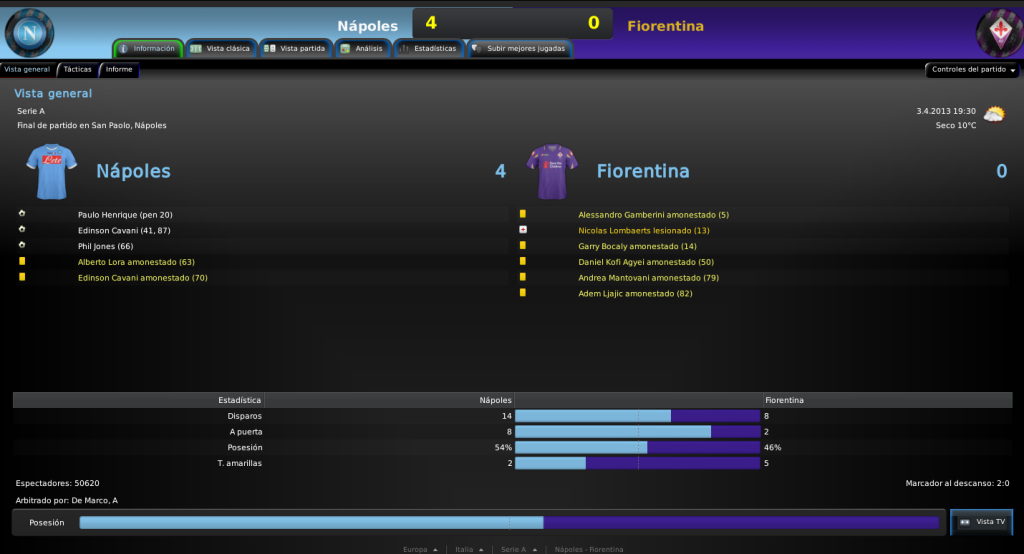Switch to the Tácticas sub-tab

77,70
